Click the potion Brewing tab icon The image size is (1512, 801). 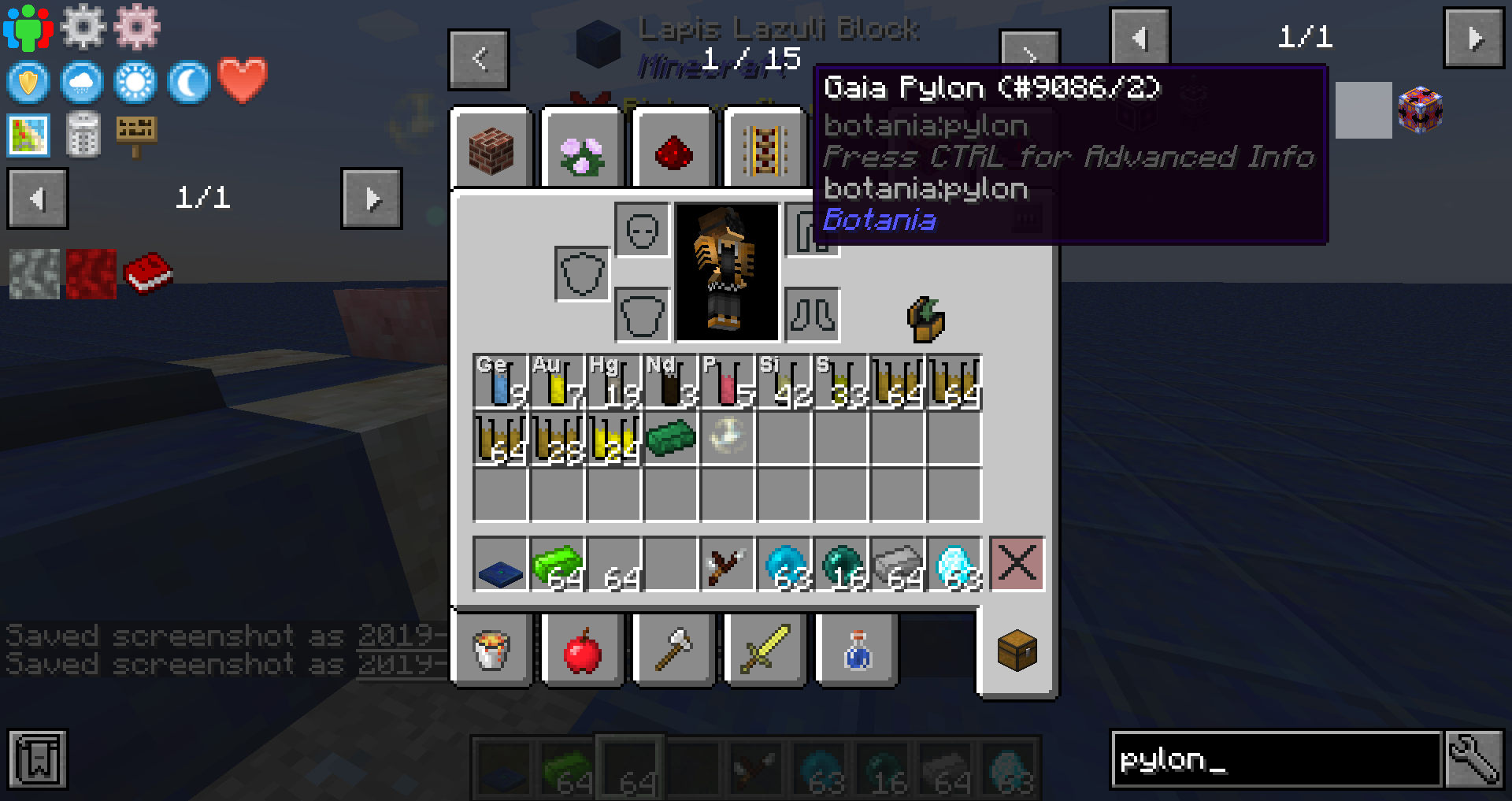[856, 650]
